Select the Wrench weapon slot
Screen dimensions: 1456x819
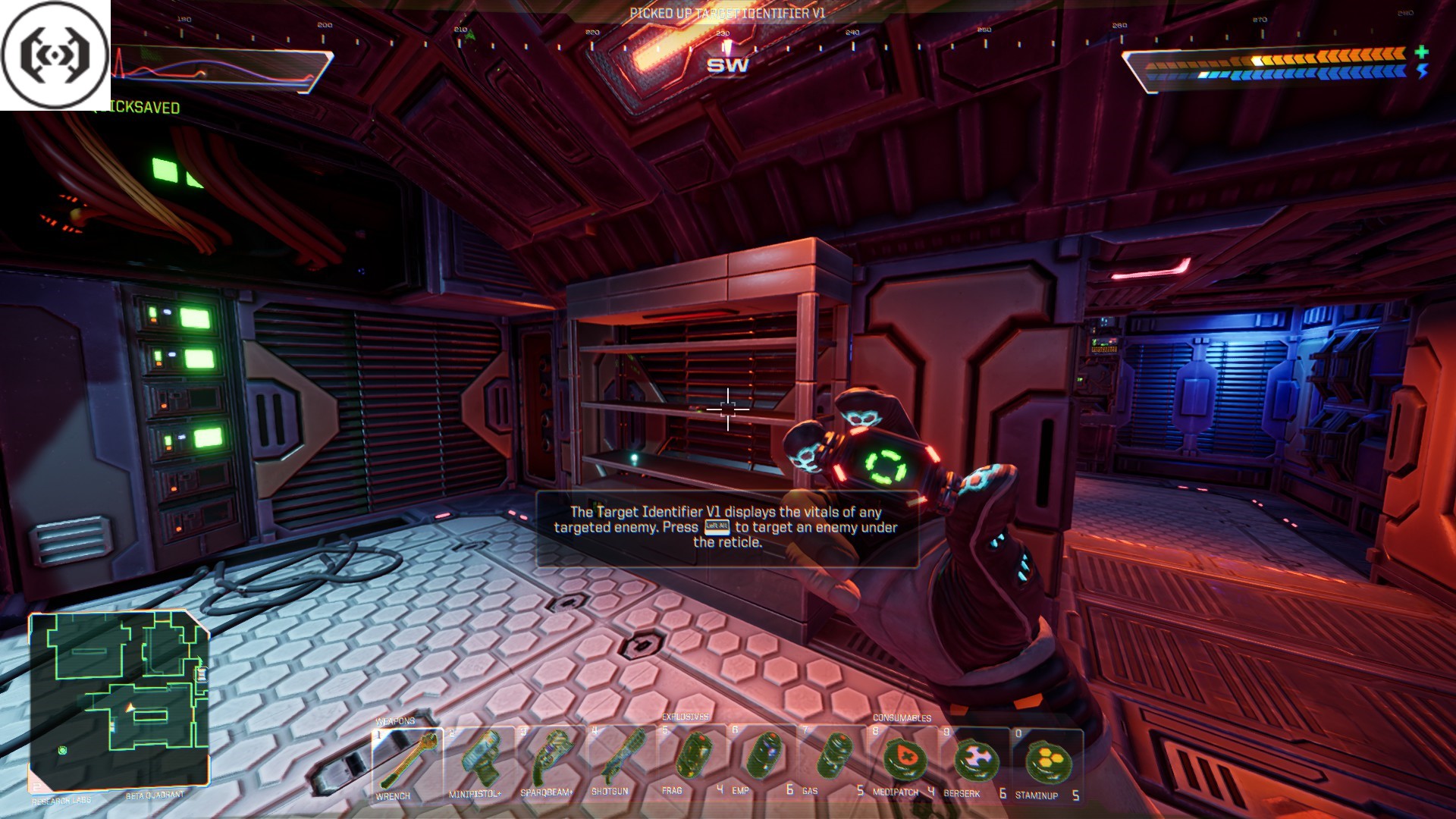point(407,762)
